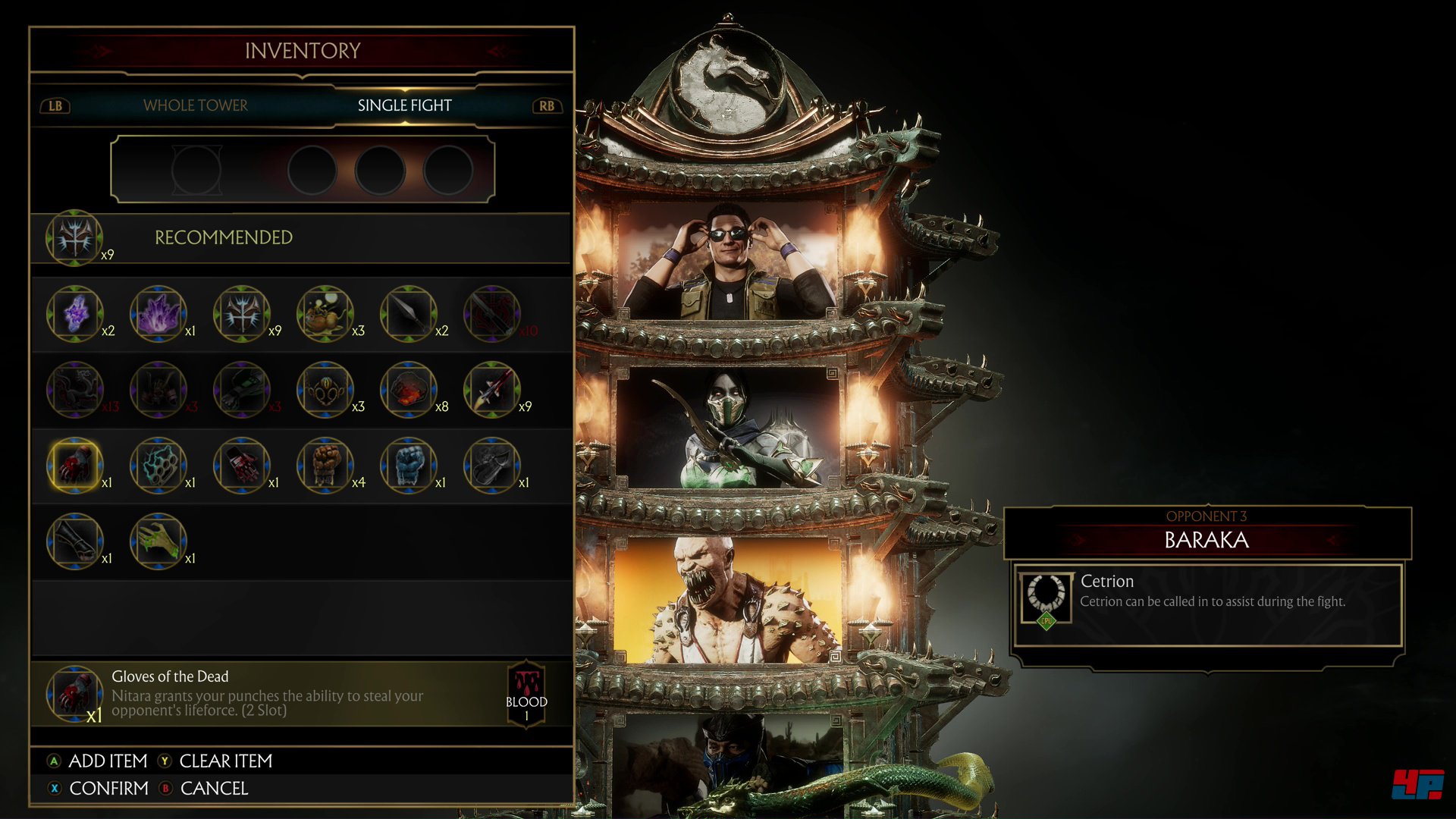Switch to the Whole Tower tab
The width and height of the screenshot is (1456, 819).
195,105
